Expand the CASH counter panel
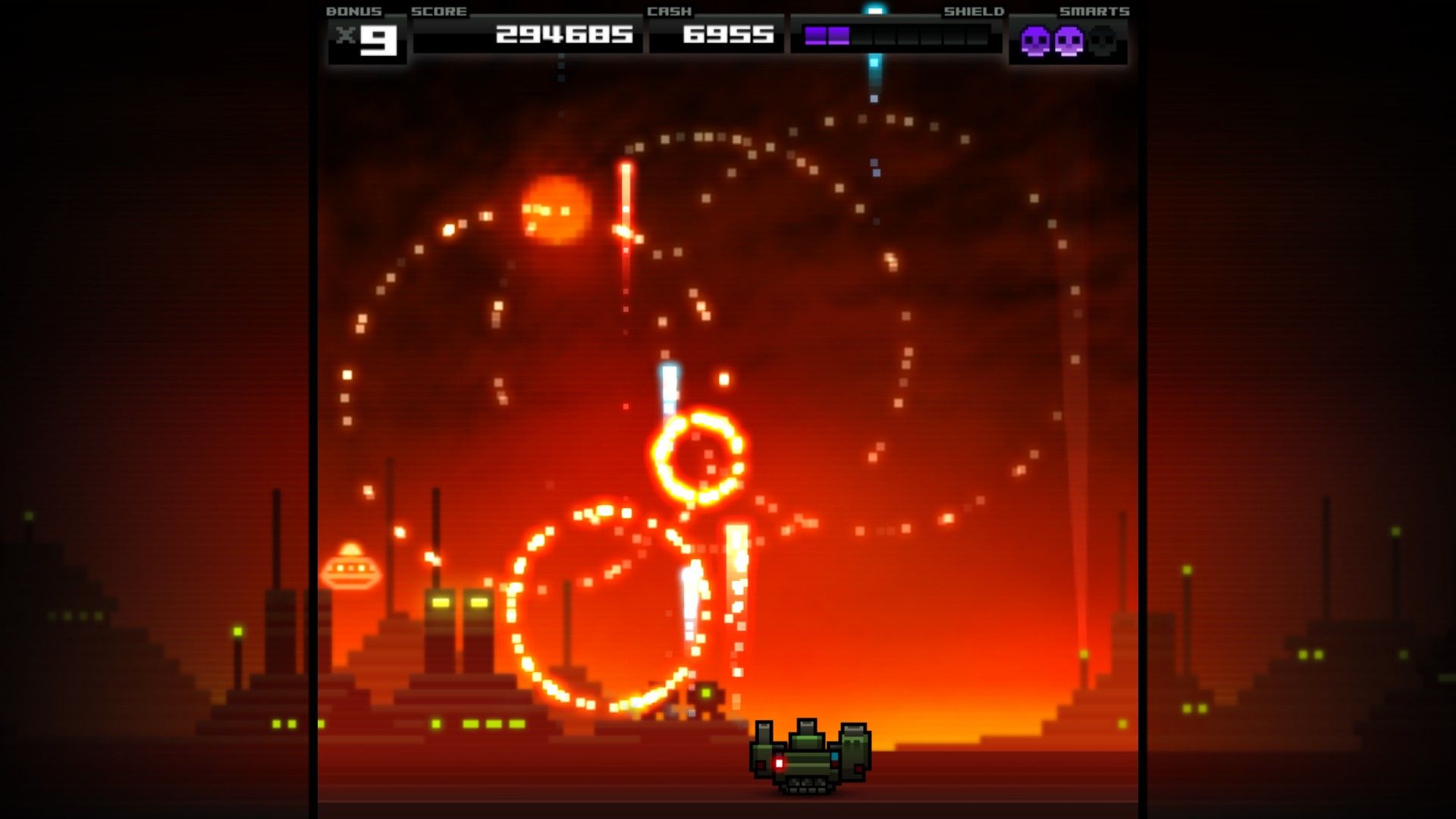The height and width of the screenshot is (819, 1456). click(717, 34)
